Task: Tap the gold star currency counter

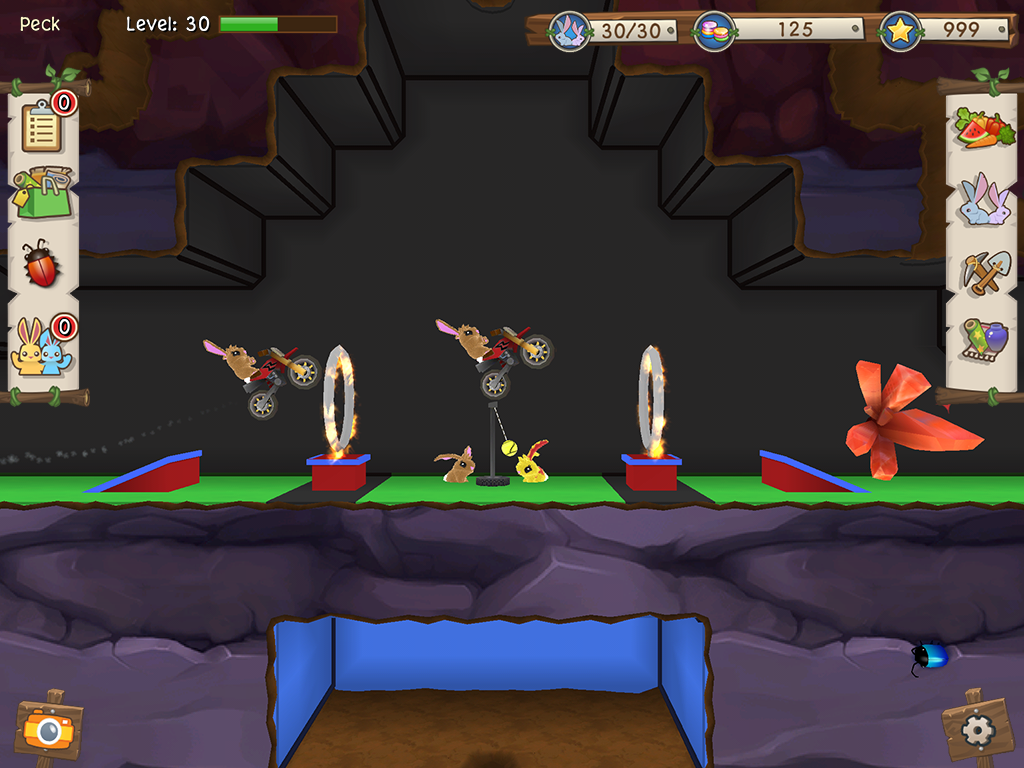Action: point(899,30)
